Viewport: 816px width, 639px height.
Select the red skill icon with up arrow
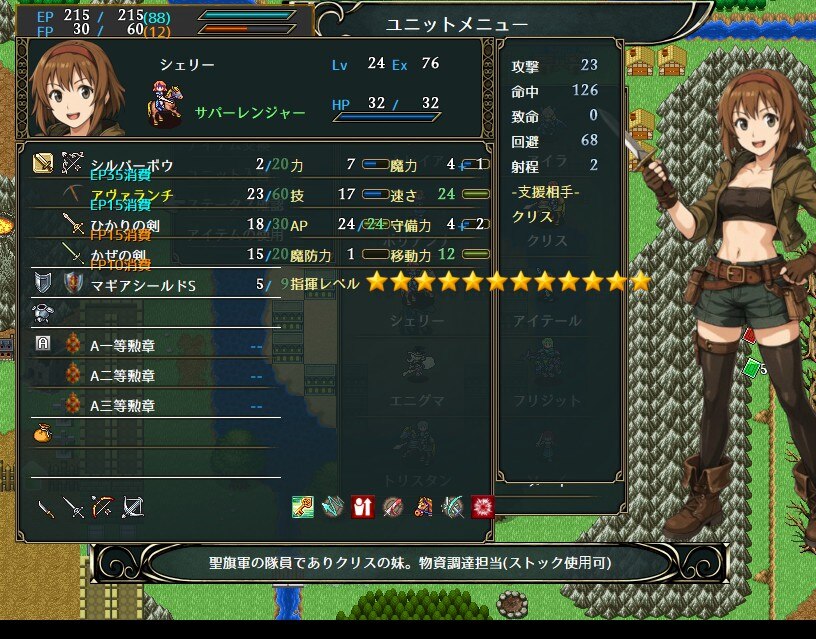click(363, 507)
